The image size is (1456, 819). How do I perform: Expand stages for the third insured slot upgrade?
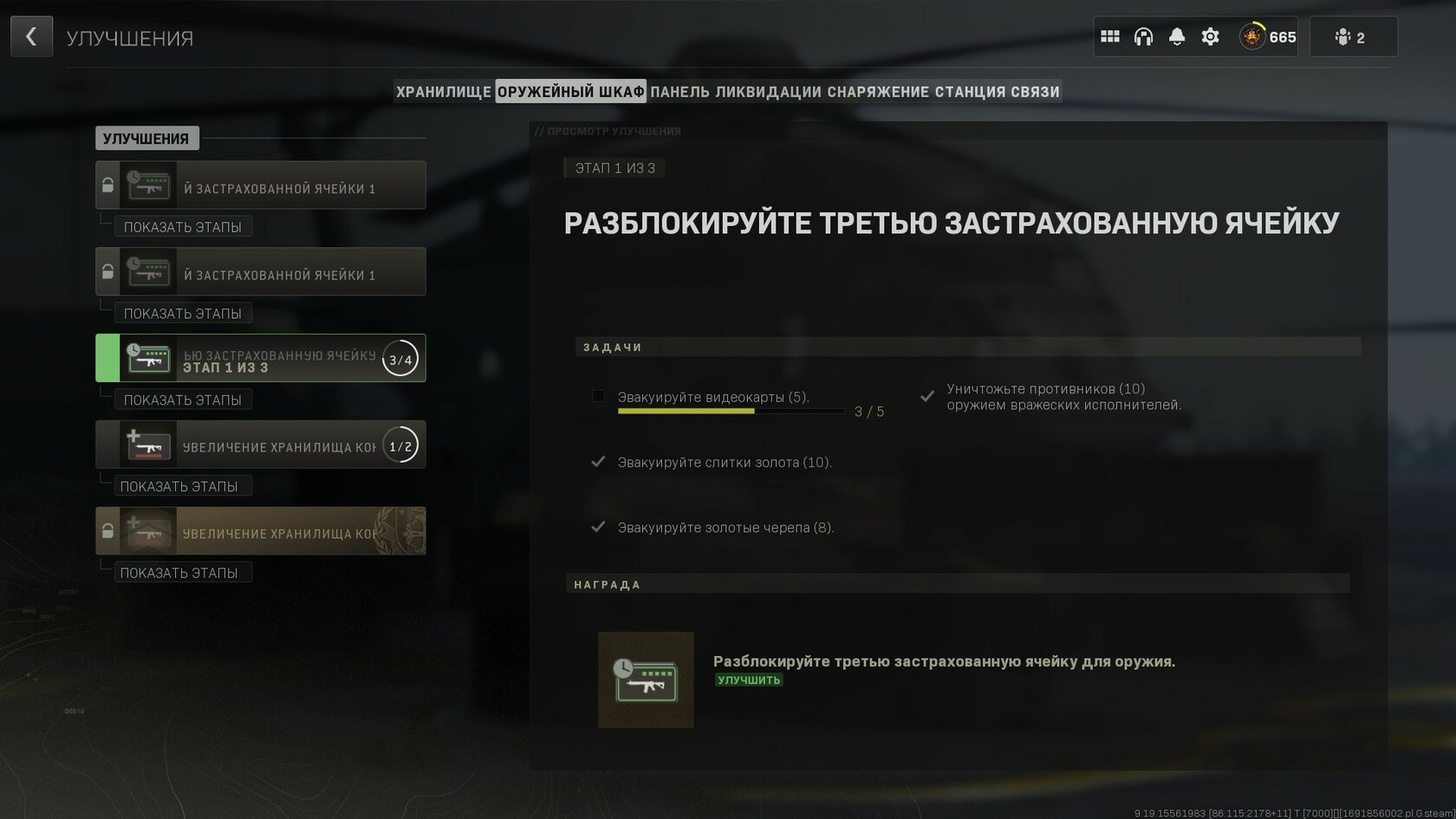[x=183, y=400]
